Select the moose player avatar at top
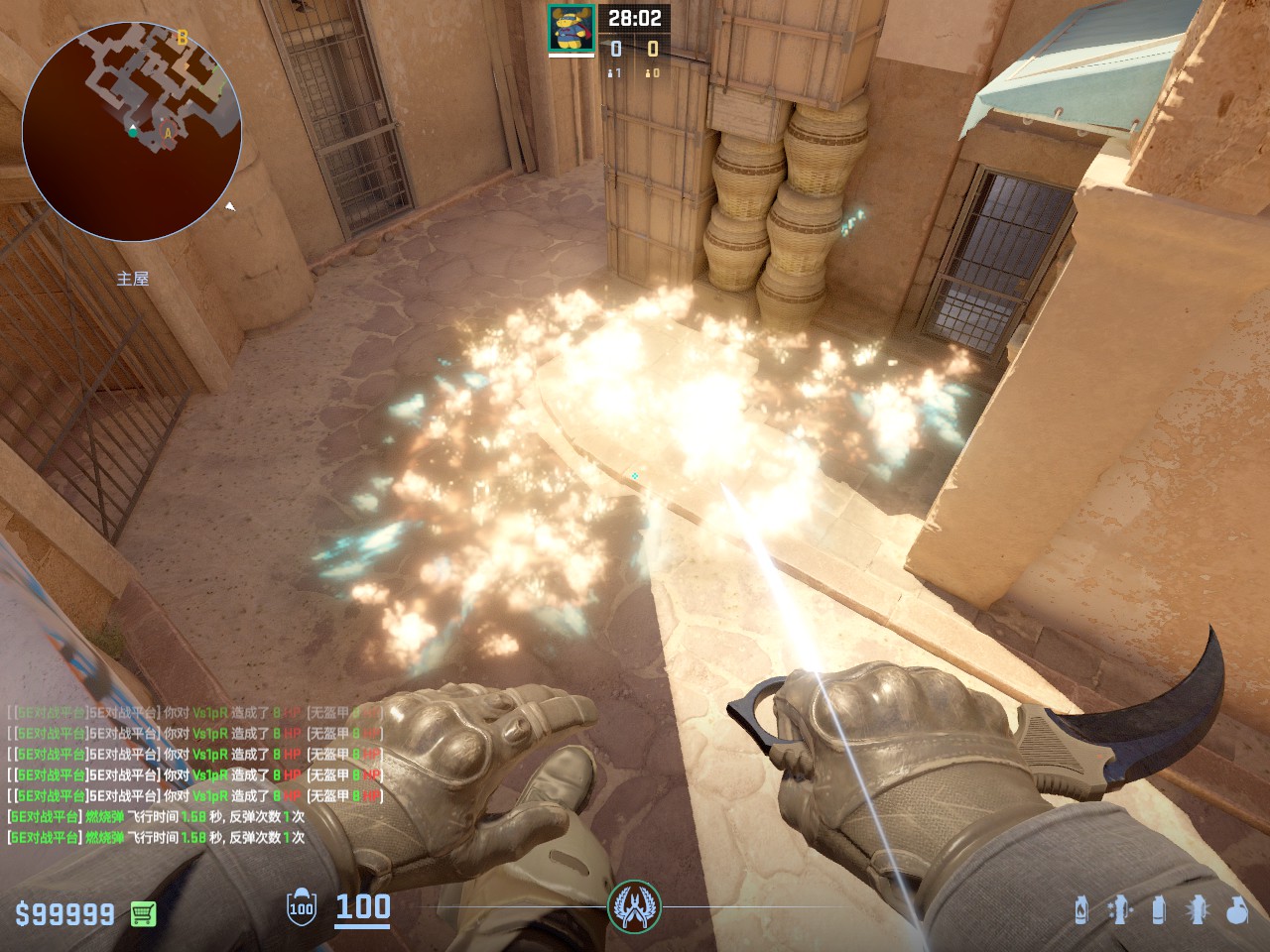The height and width of the screenshot is (952, 1270). [571, 28]
